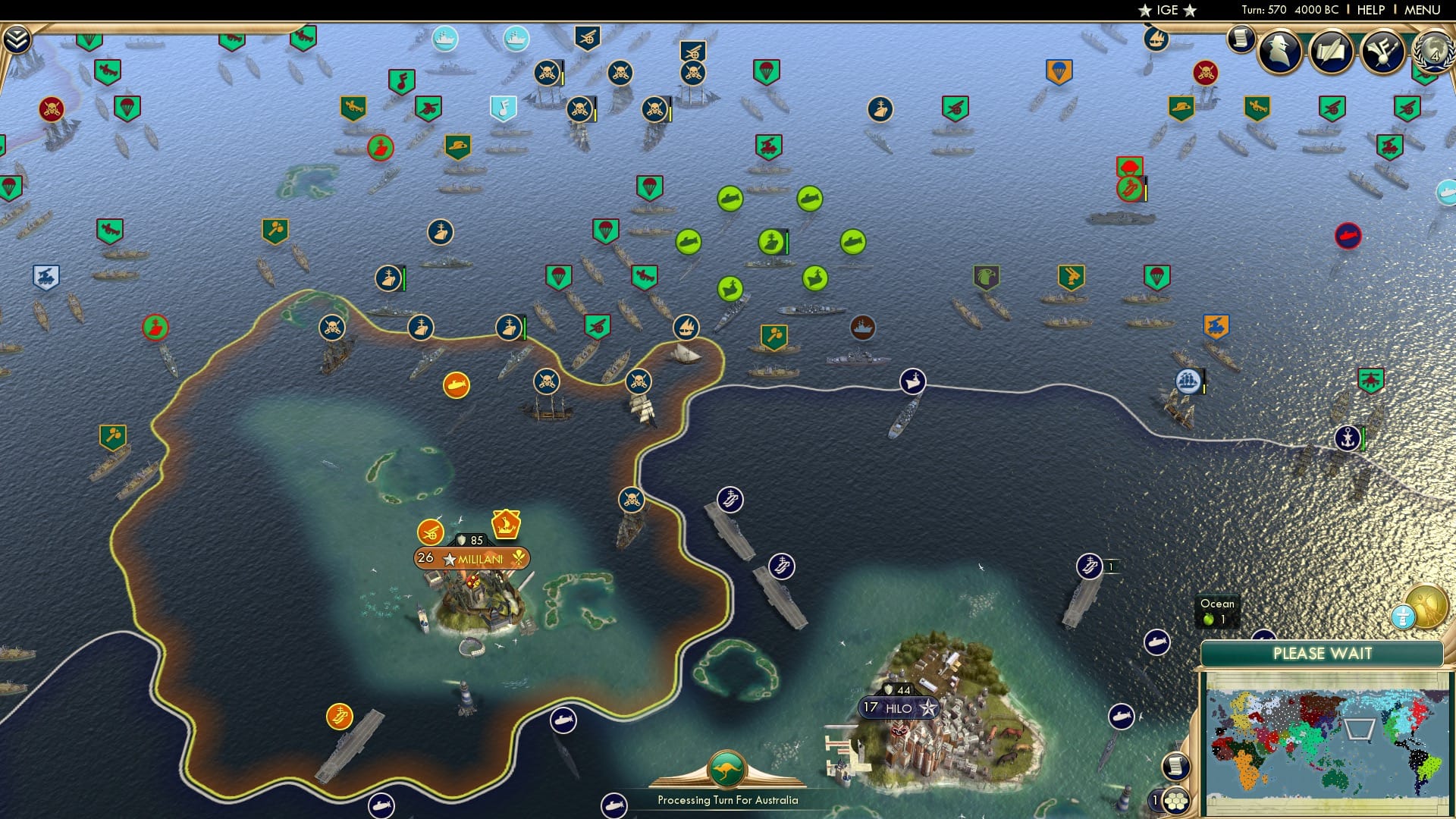Open the Diplomacy globe icon showing 4
The width and height of the screenshot is (1456, 819).
pyautogui.click(x=1430, y=50)
